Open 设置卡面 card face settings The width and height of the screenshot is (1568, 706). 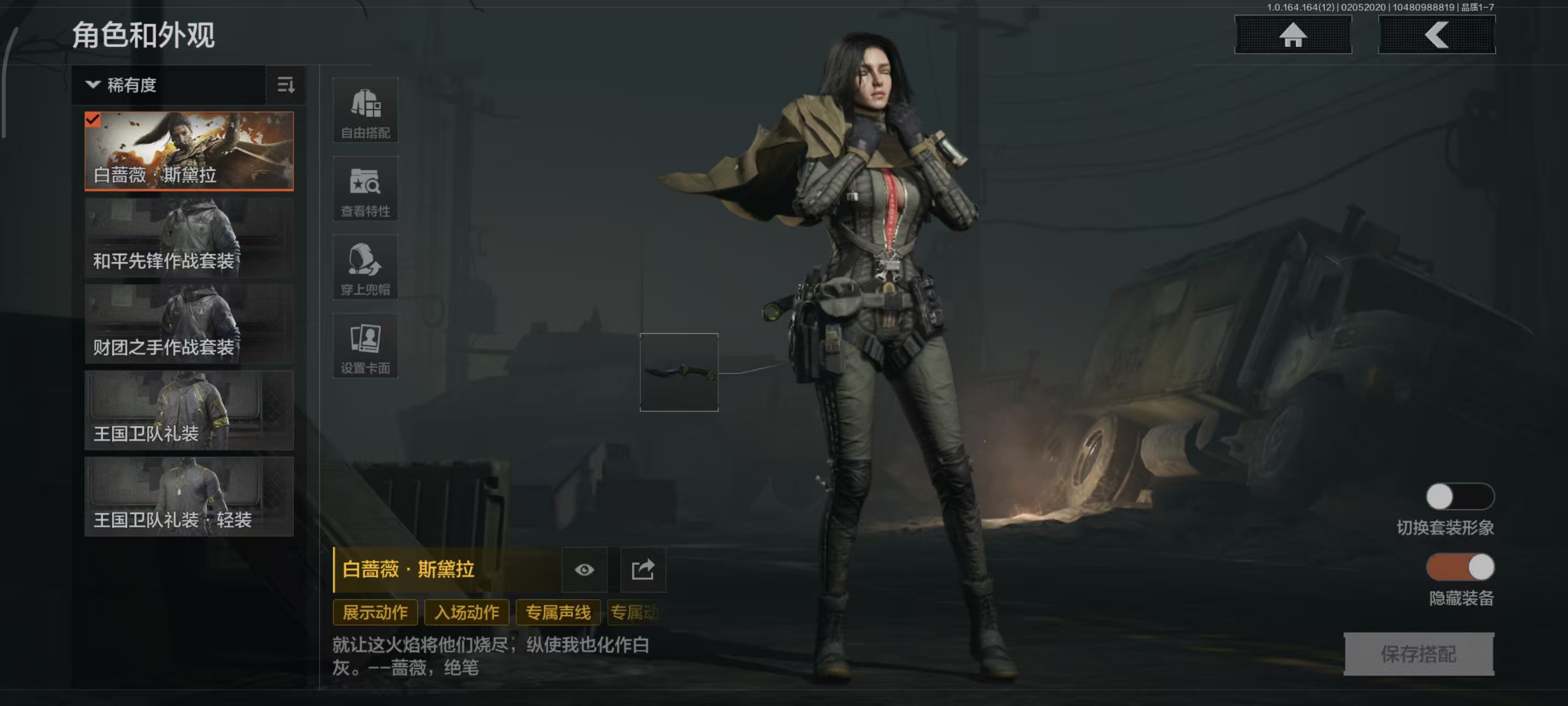pos(365,346)
